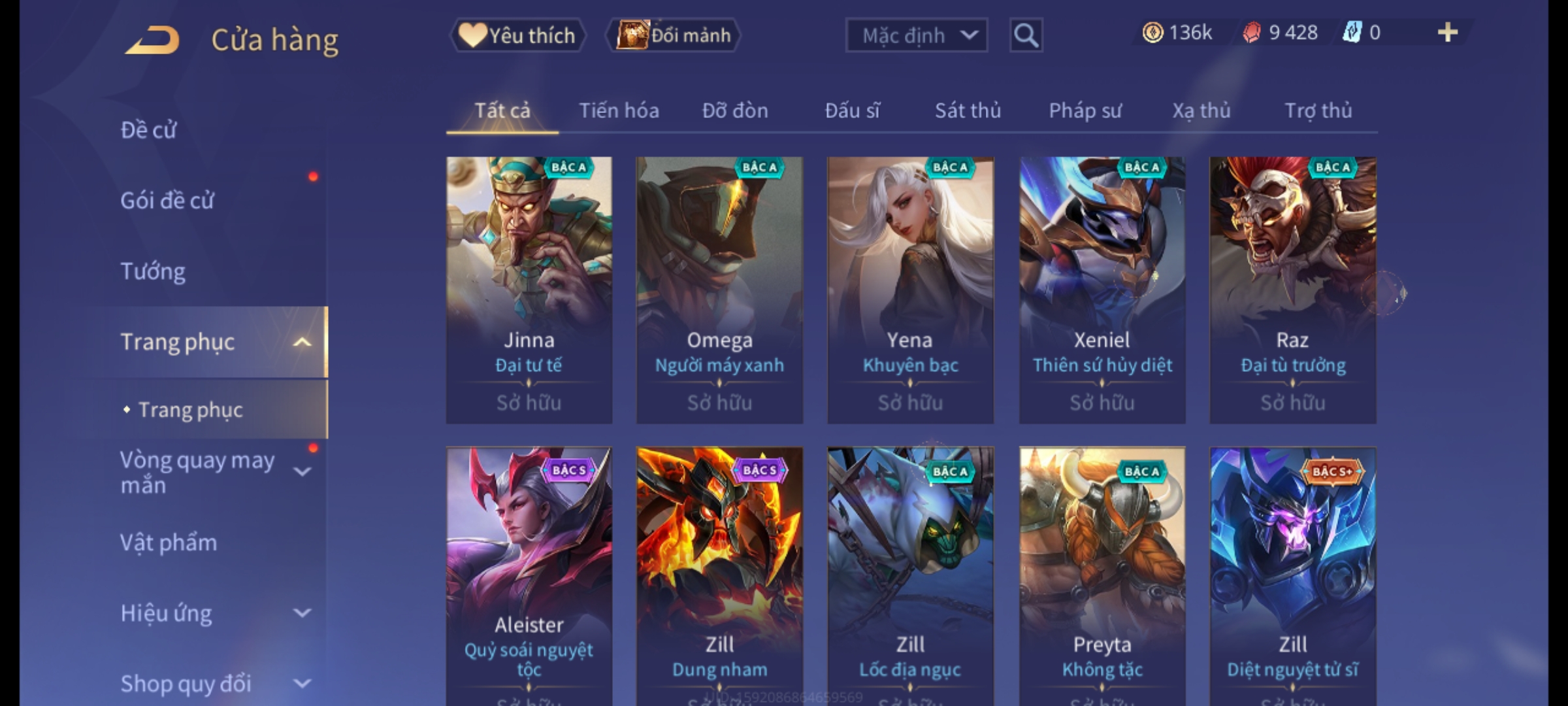Select the Sát thủ tab
This screenshot has height=706, width=1568.
click(x=968, y=111)
